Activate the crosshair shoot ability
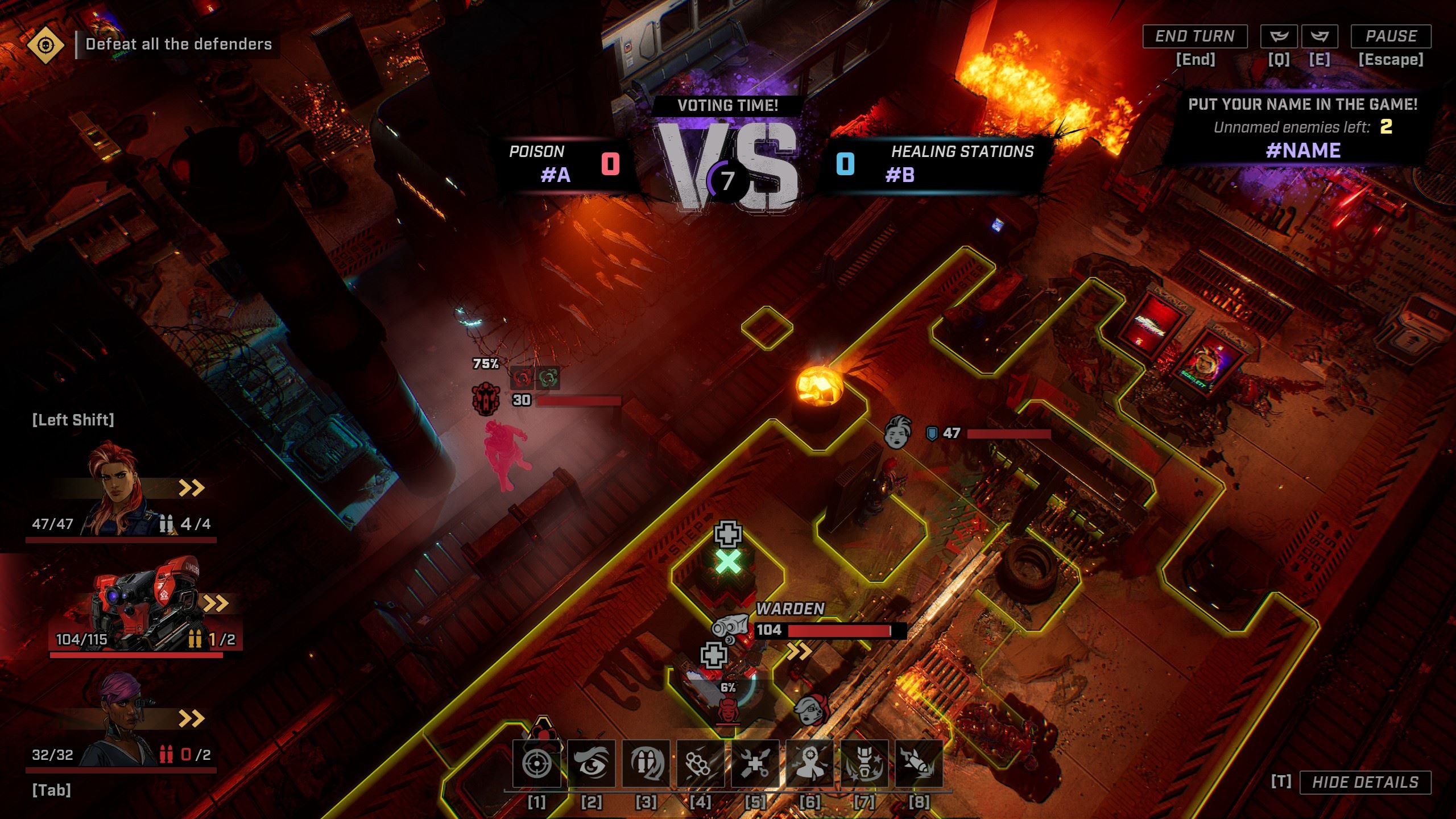The image size is (1456, 819). click(x=536, y=763)
